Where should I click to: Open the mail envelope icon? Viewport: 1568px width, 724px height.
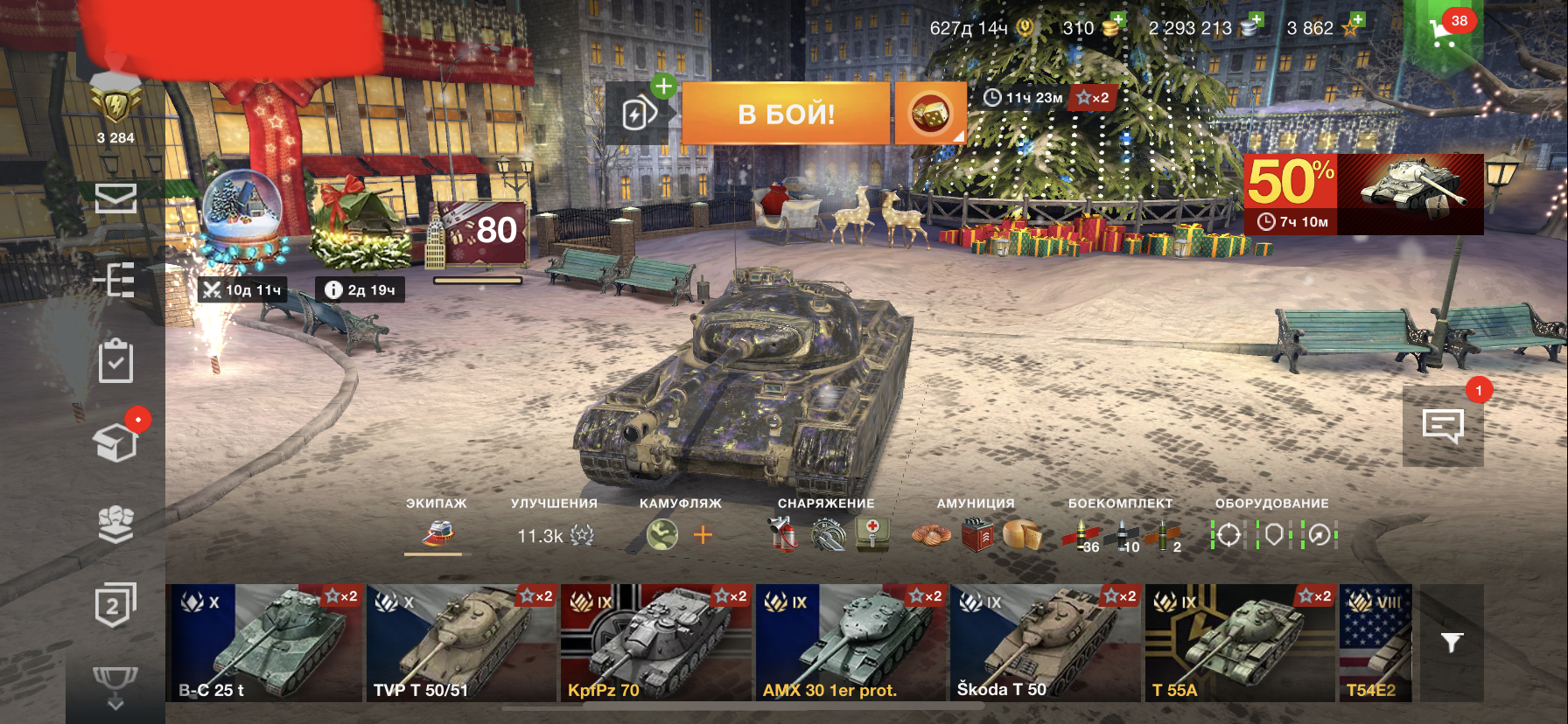tap(115, 198)
